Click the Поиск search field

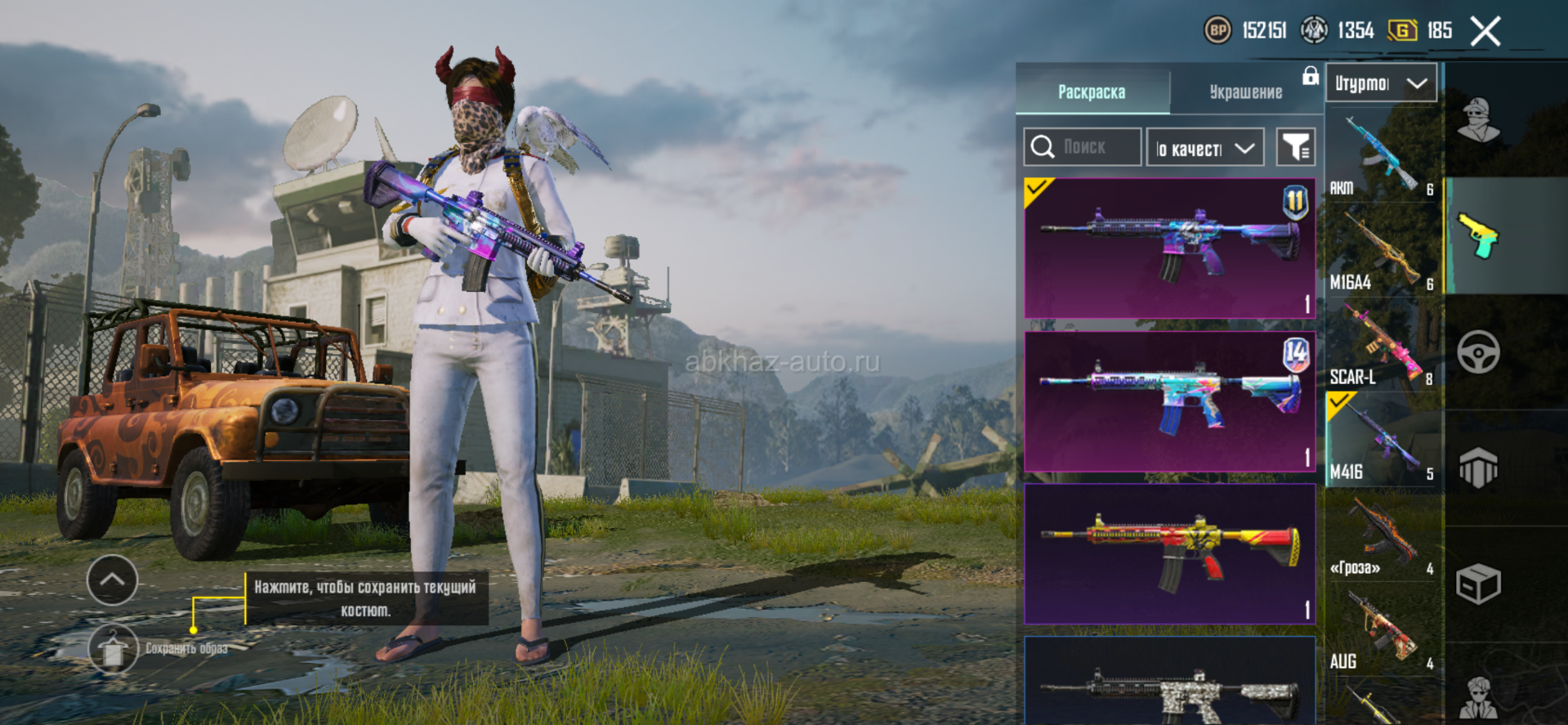(1083, 147)
